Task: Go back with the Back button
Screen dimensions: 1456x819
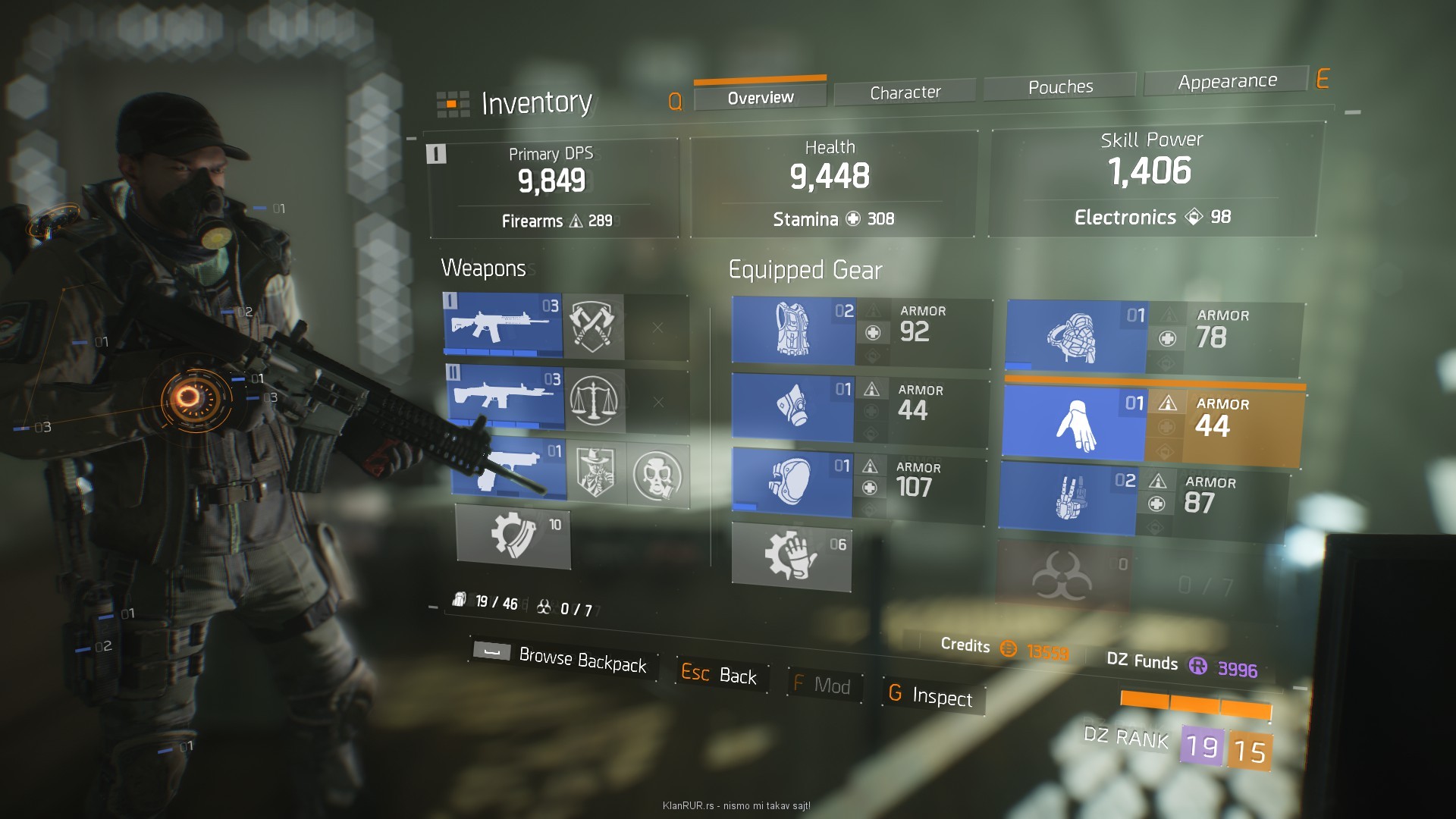Action: pyautogui.click(x=719, y=674)
